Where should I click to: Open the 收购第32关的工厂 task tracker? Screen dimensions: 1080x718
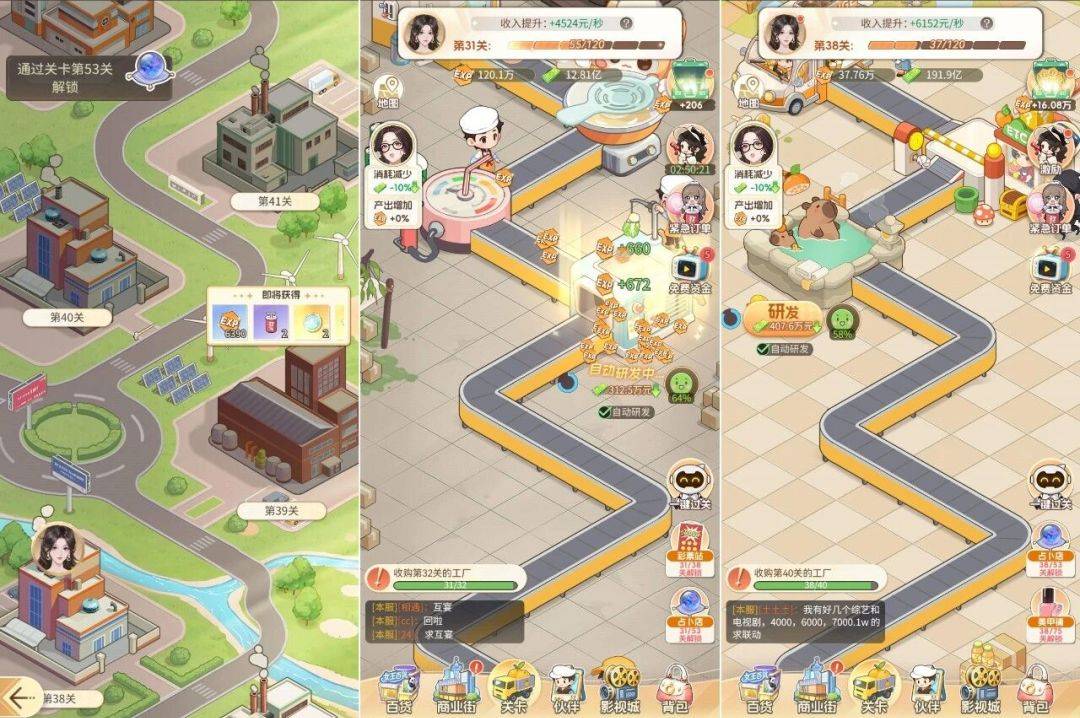440,578
